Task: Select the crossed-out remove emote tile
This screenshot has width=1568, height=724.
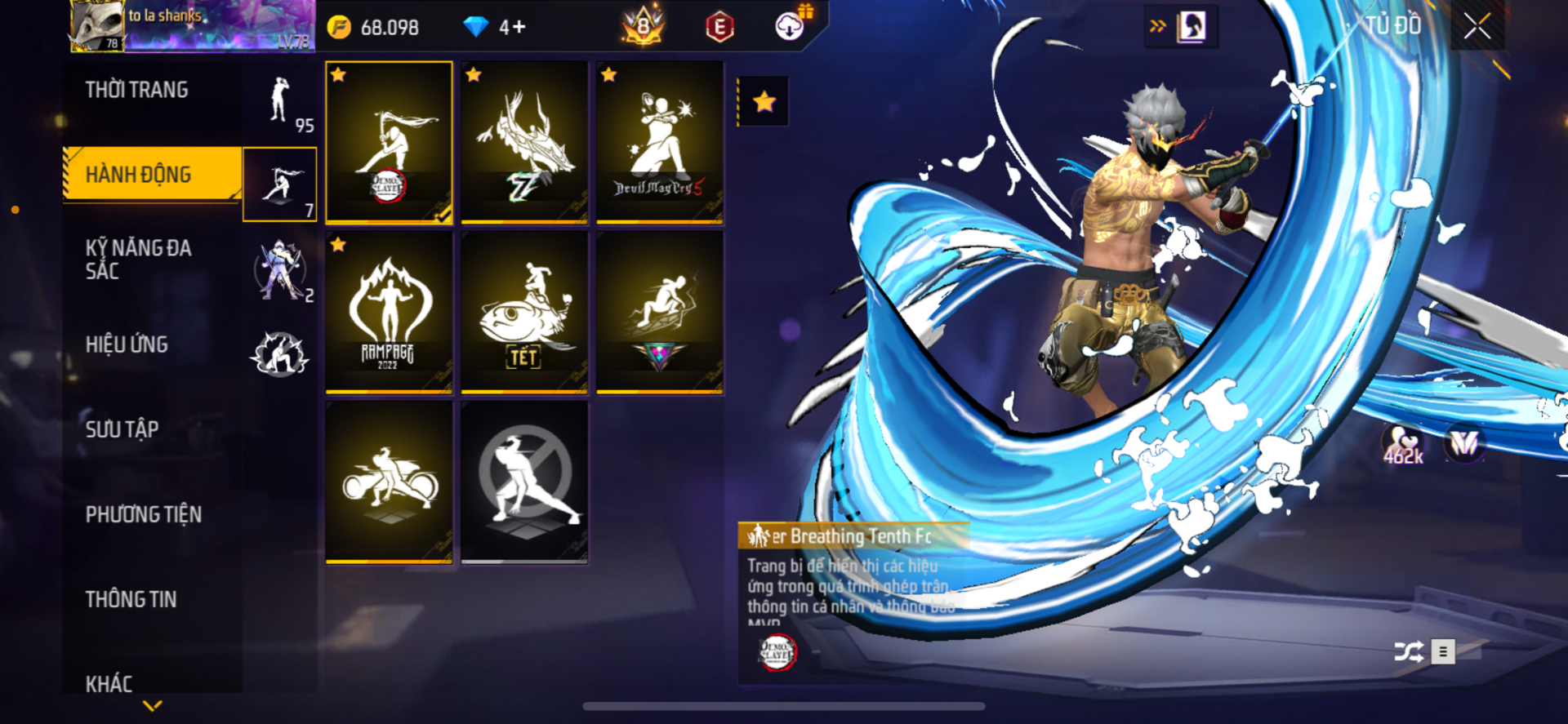Action: 524,482
